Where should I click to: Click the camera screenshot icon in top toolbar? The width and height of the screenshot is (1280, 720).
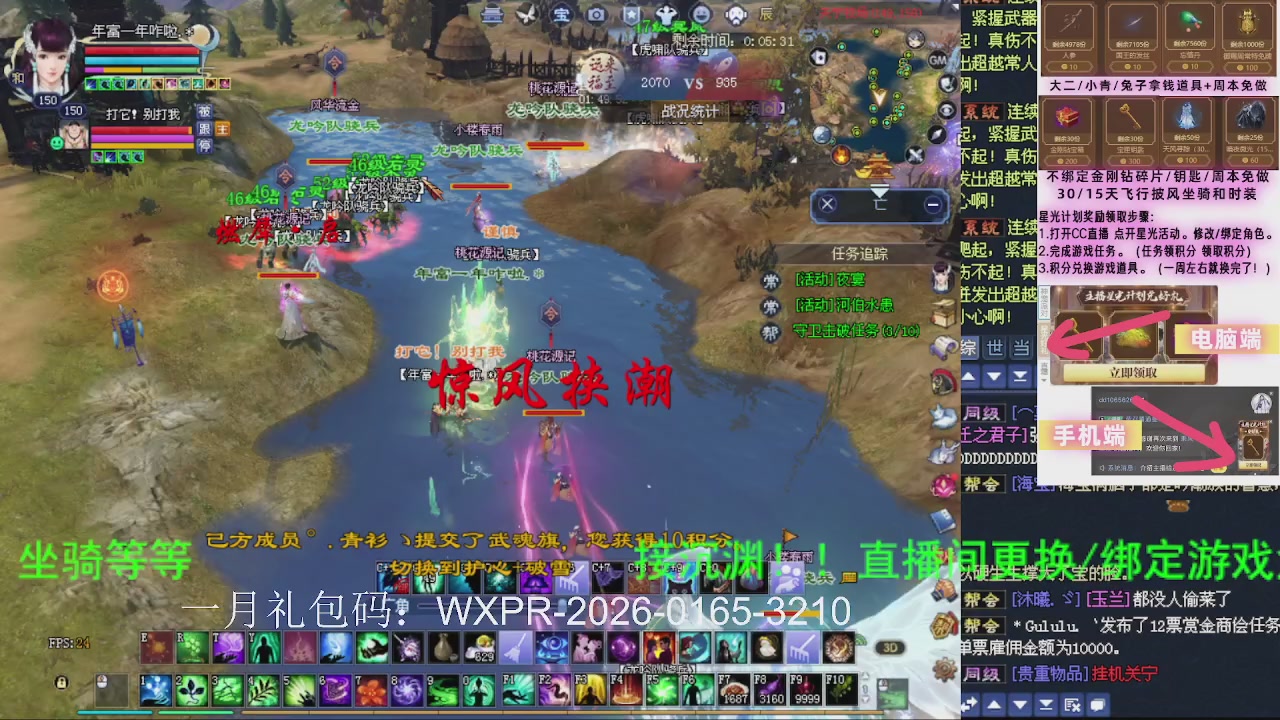click(x=596, y=15)
